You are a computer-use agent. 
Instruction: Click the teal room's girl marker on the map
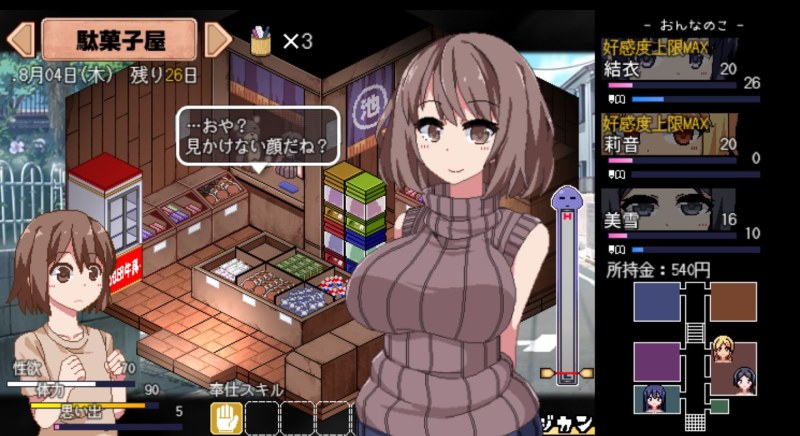(655, 398)
